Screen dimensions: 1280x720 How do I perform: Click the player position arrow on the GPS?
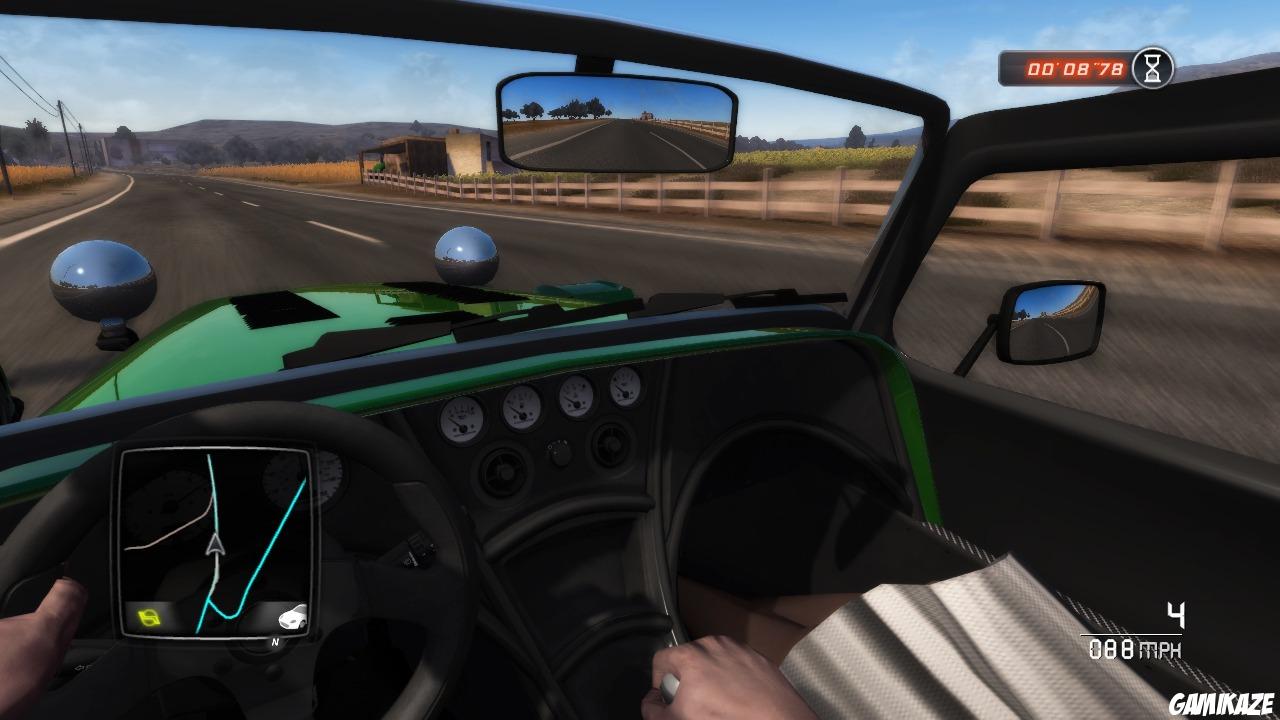tap(215, 545)
